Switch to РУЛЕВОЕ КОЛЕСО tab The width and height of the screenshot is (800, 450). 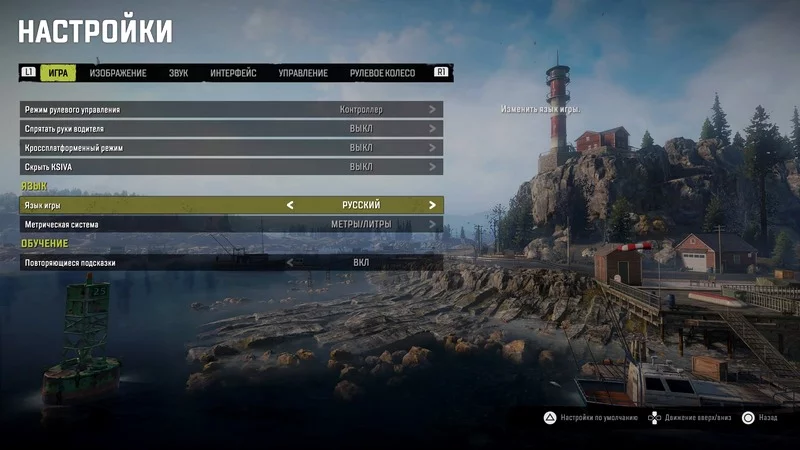tap(382, 73)
